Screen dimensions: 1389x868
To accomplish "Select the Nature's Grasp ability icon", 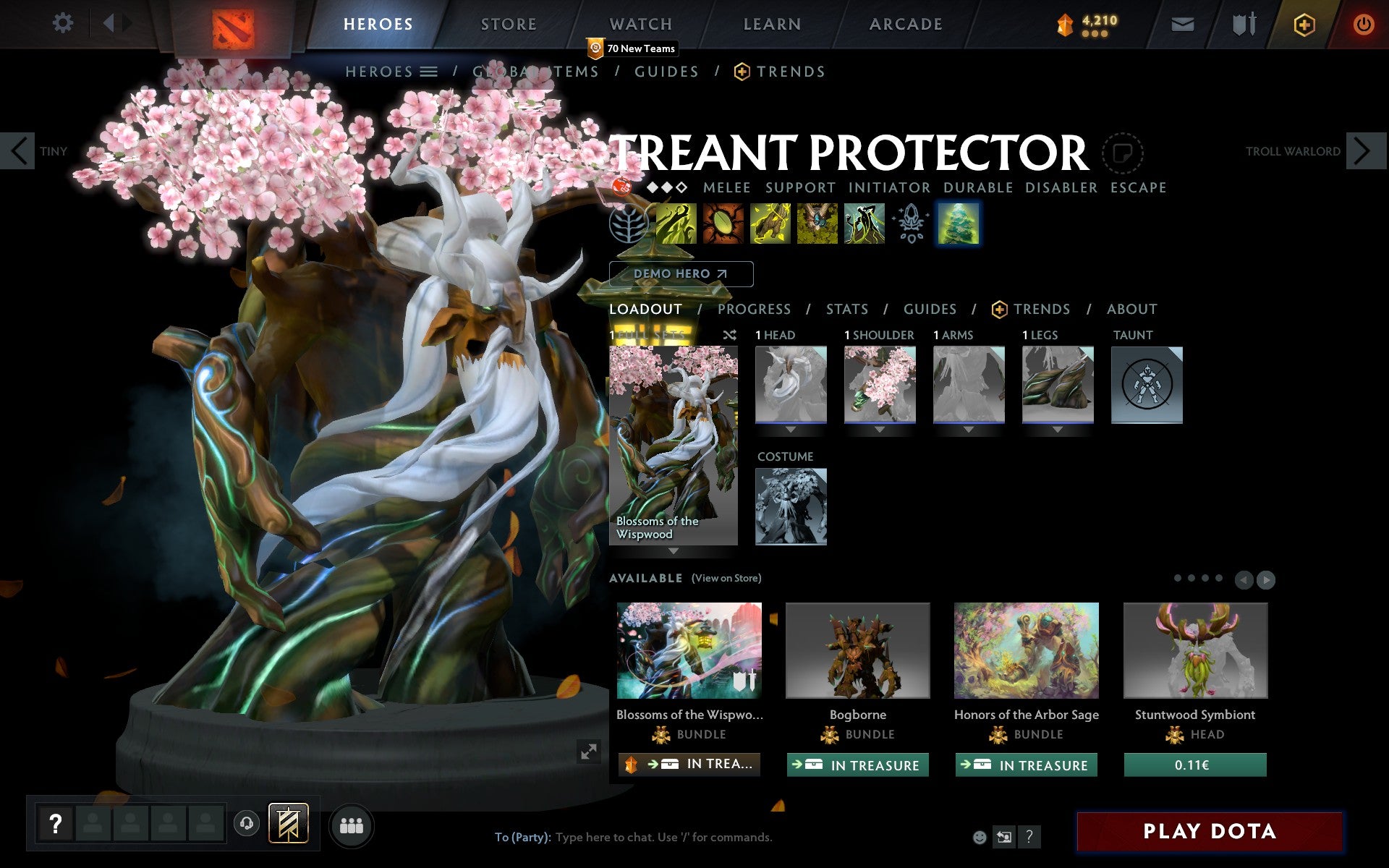I will (675, 224).
